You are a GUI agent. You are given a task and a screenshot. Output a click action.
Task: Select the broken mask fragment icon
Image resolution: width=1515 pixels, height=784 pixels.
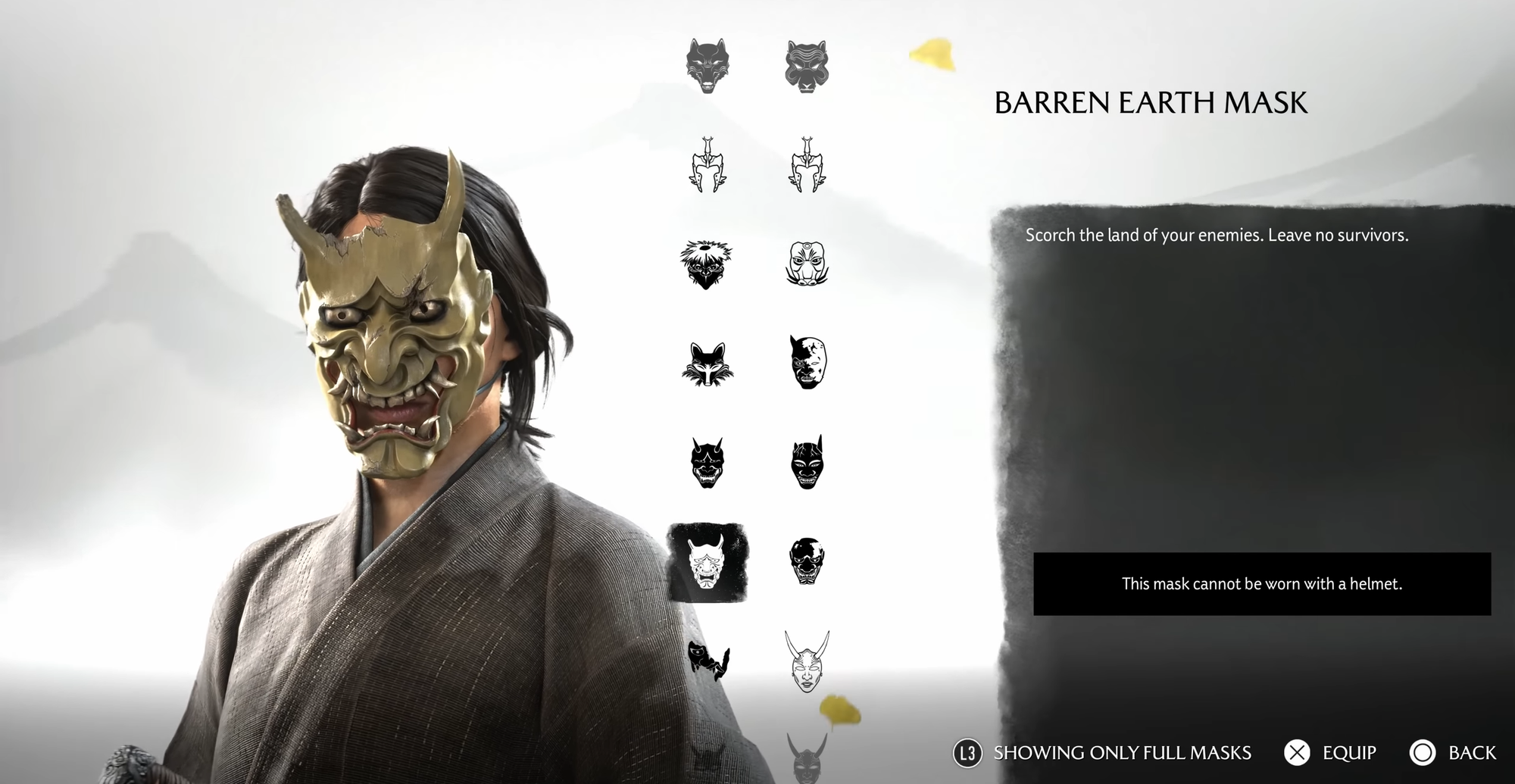tap(708, 661)
